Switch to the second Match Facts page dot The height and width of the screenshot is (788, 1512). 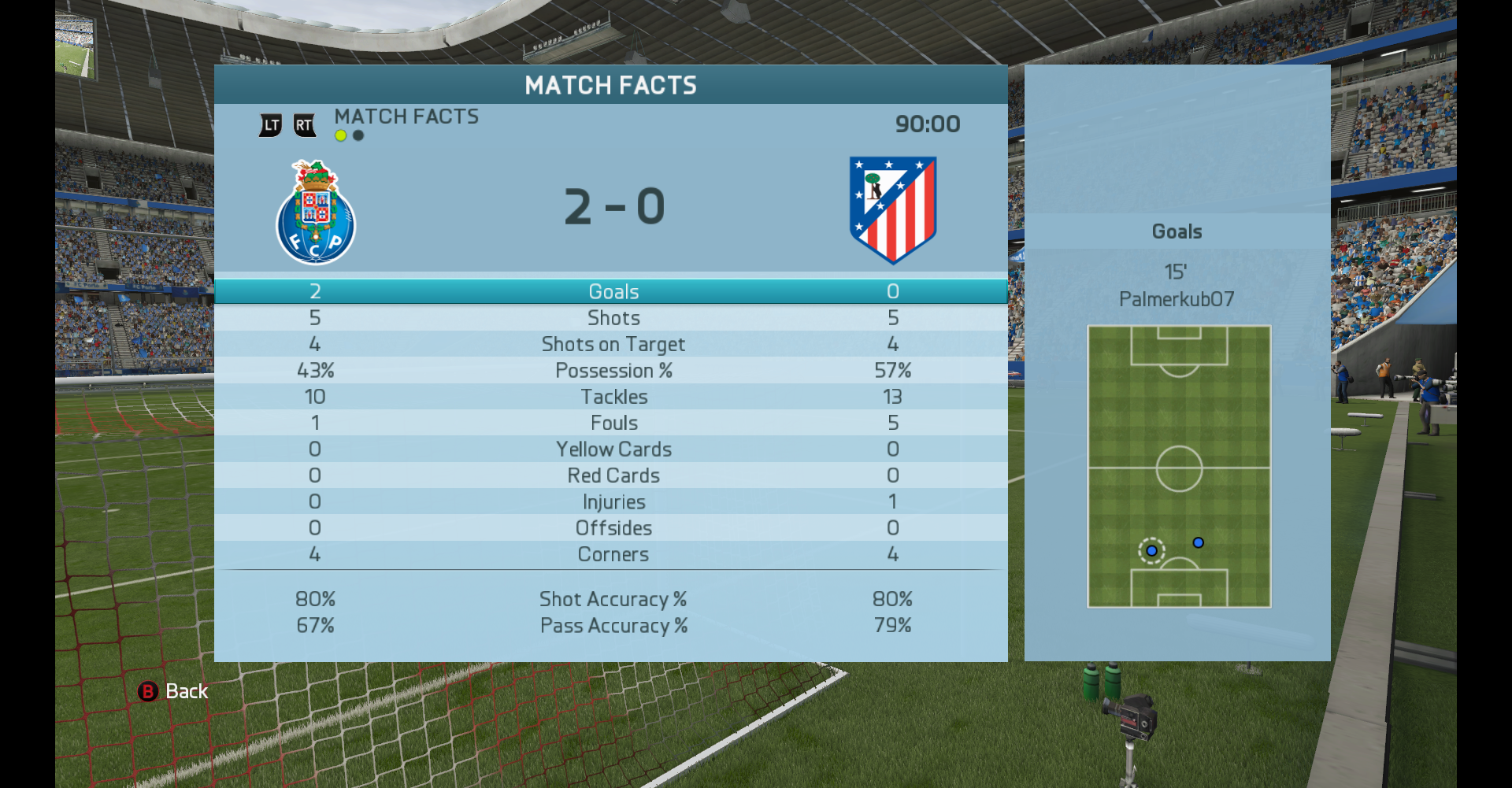(358, 135)
